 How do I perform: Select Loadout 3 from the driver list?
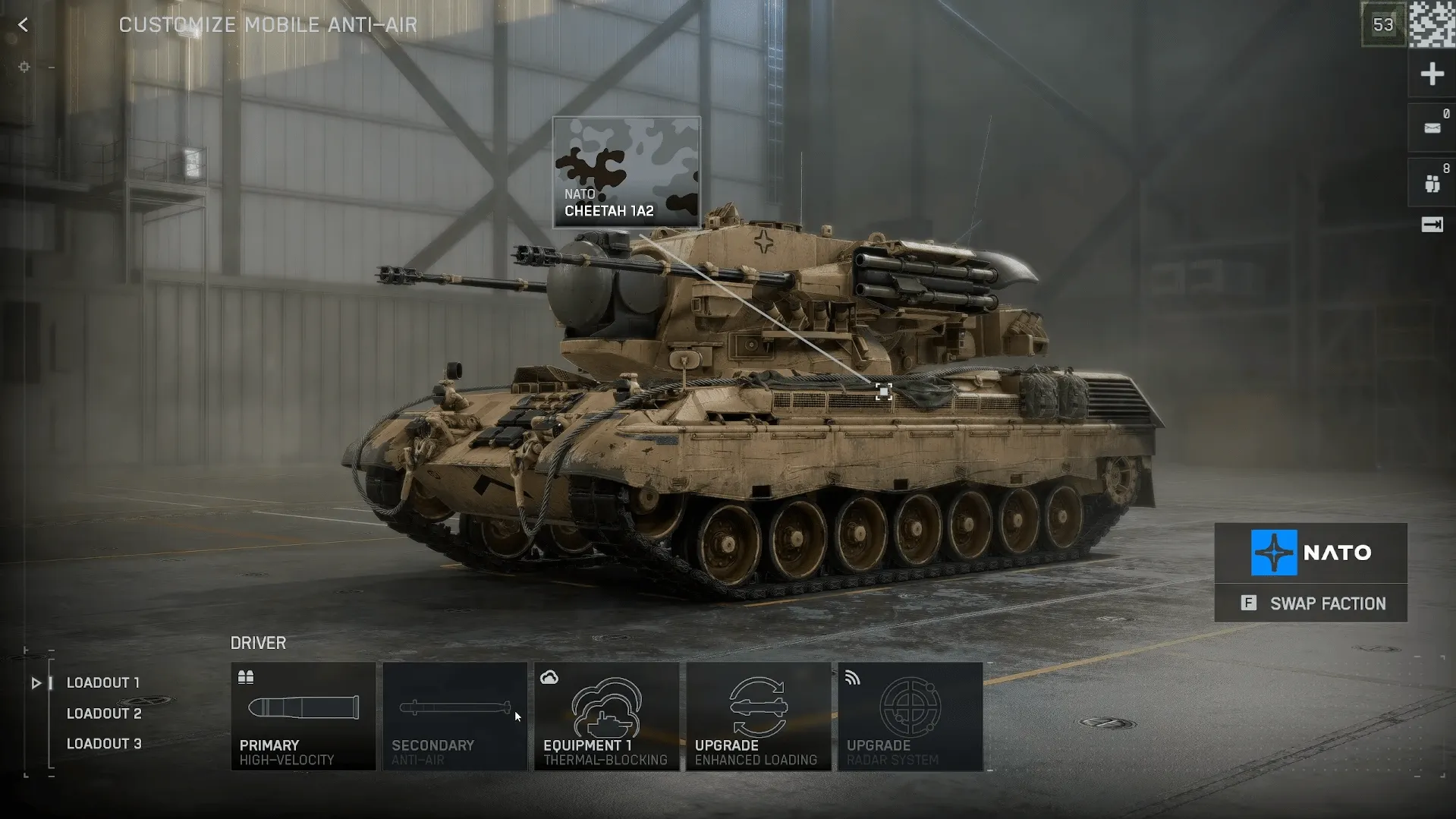pyautogui.click(x=104, y=743)
